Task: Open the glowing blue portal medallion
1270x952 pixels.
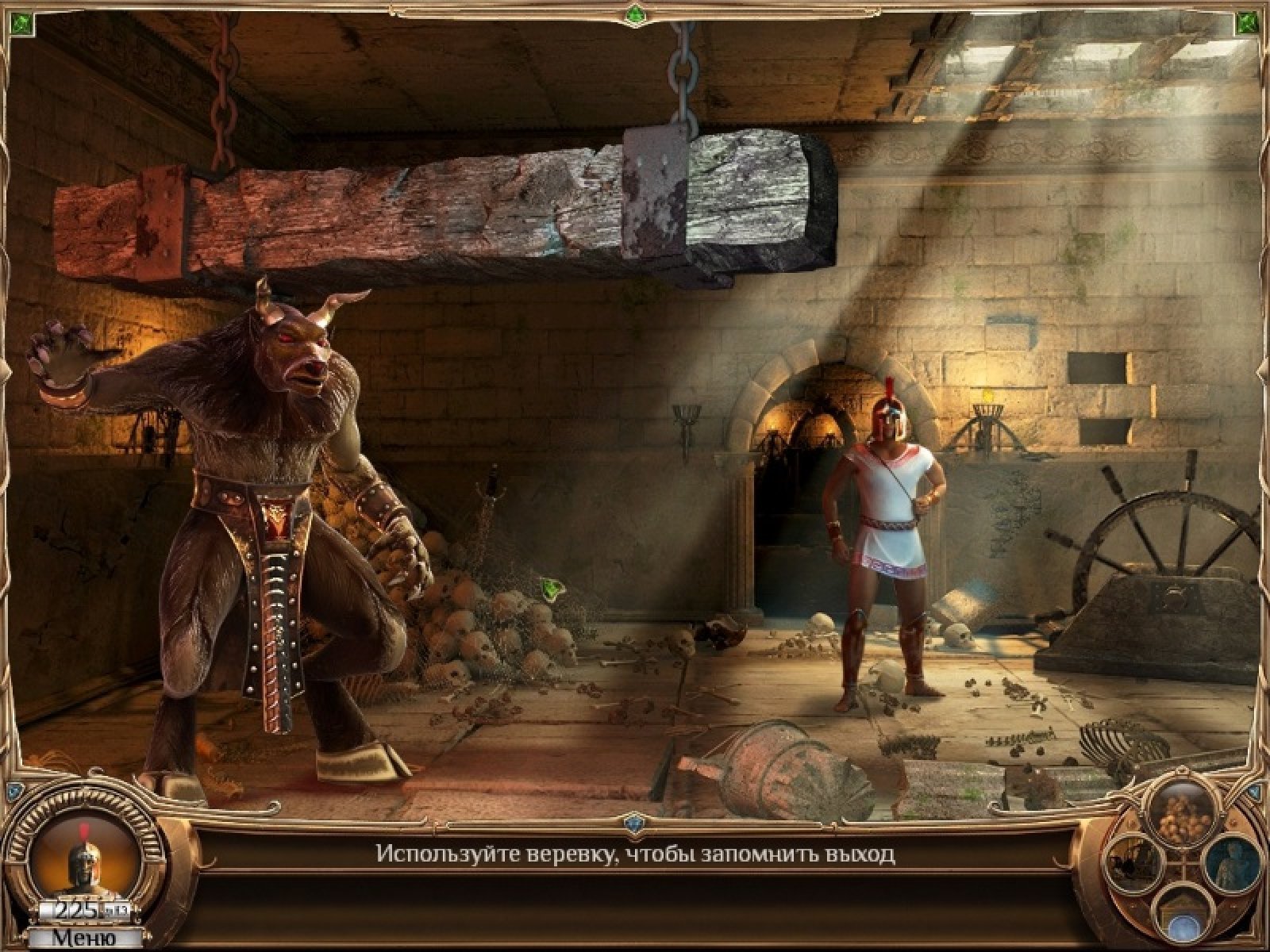Action: (x=1183, y=923)
